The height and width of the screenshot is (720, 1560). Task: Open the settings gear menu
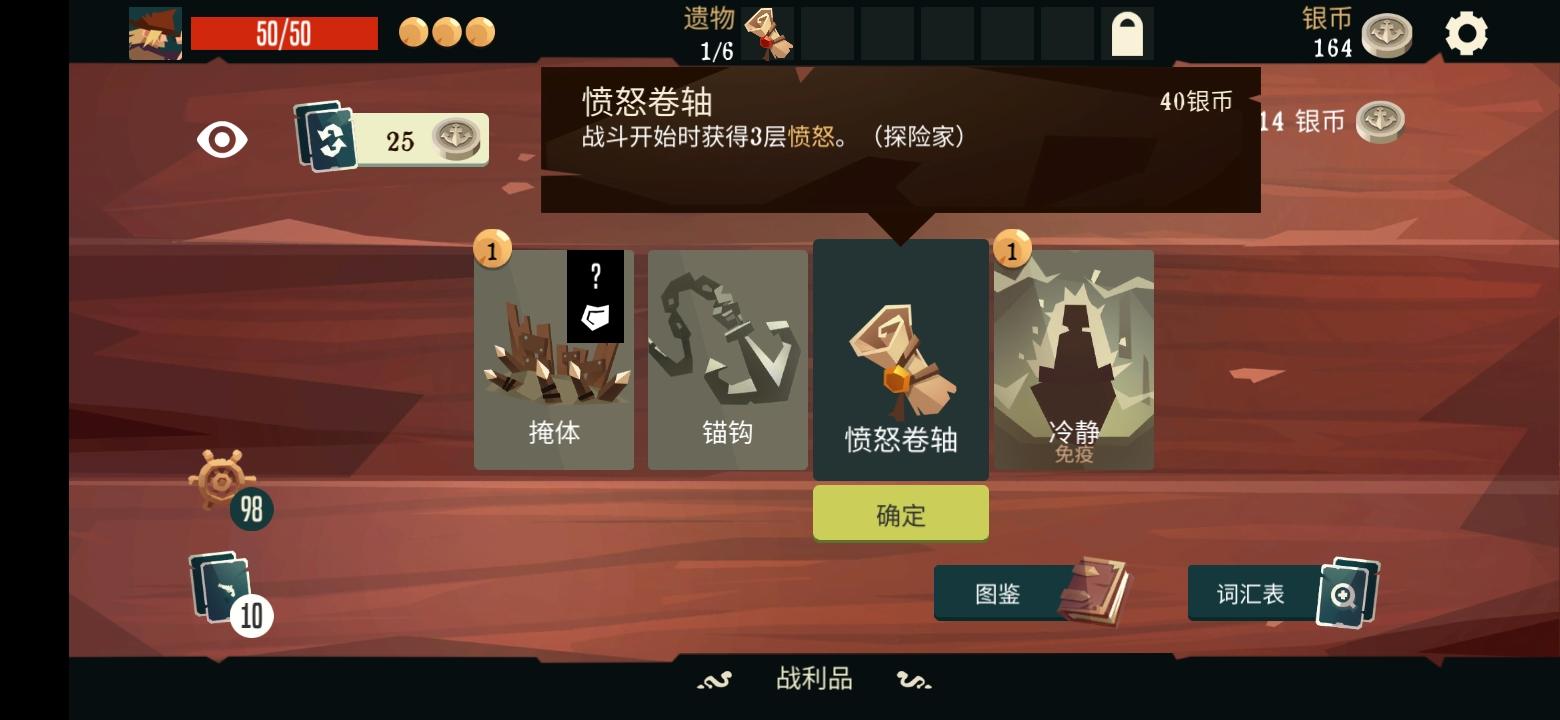(1467, 33)
